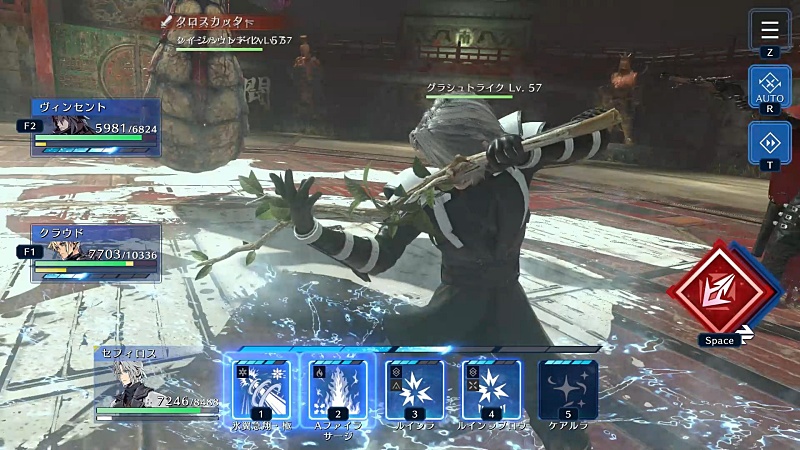Use the first ice wing ability

[261, 390]
